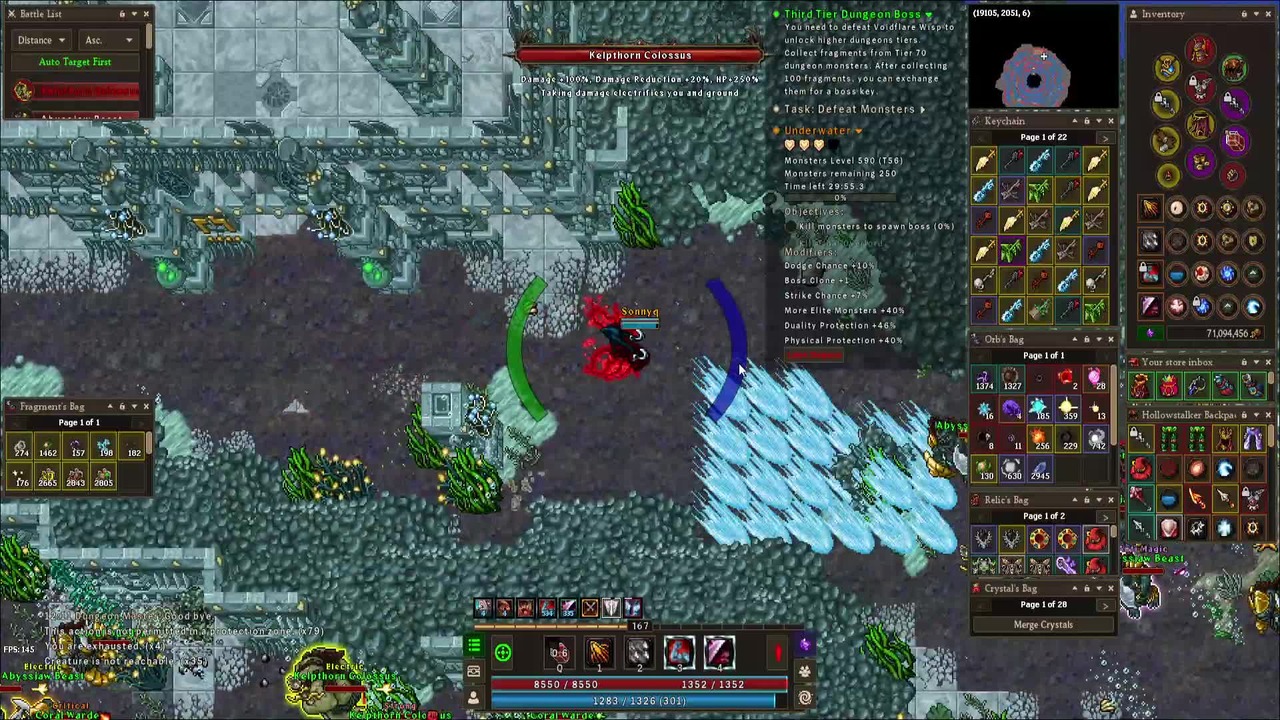The image size is (1280, 720).
Task: Click the Merge Crystals button
Action: (1043, 625)
